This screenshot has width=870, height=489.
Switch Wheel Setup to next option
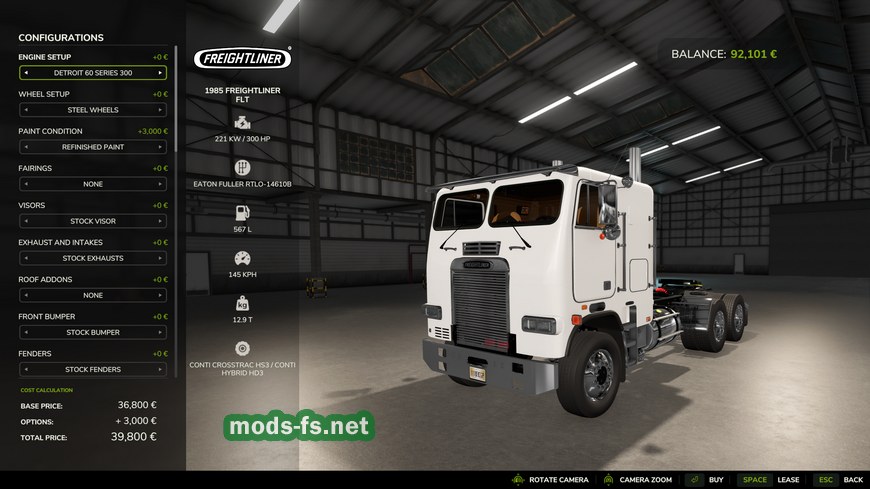pos(160,110)
